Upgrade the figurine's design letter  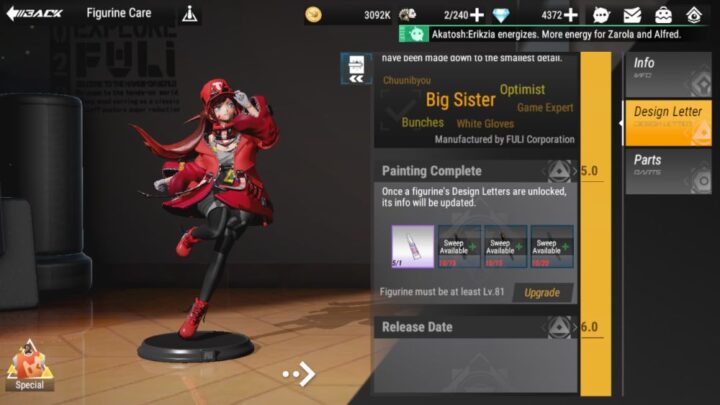pyautogui.click(x=543, y=293)
